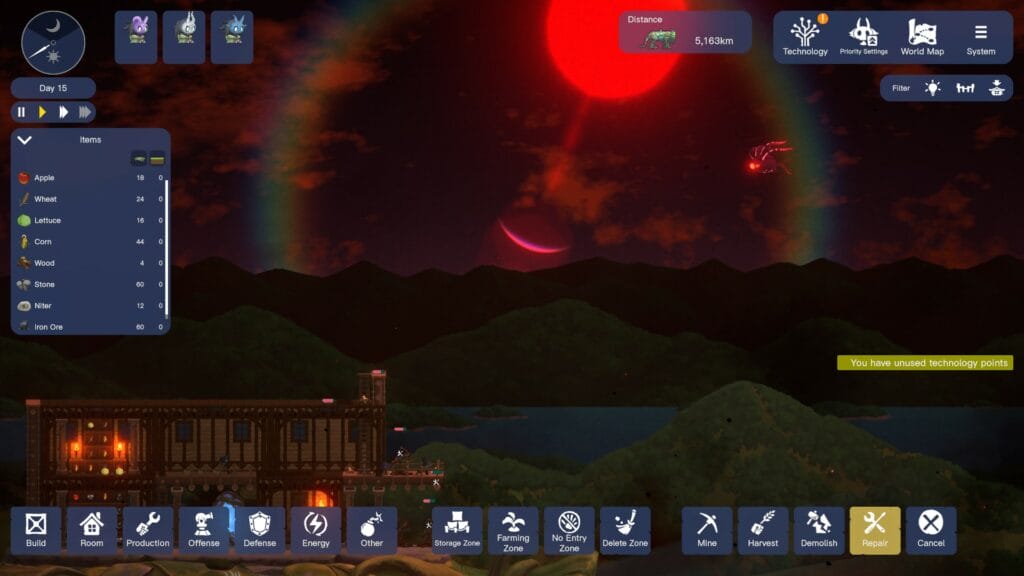Set game speed to fastest triple arrow

click(x=85, y=112)
